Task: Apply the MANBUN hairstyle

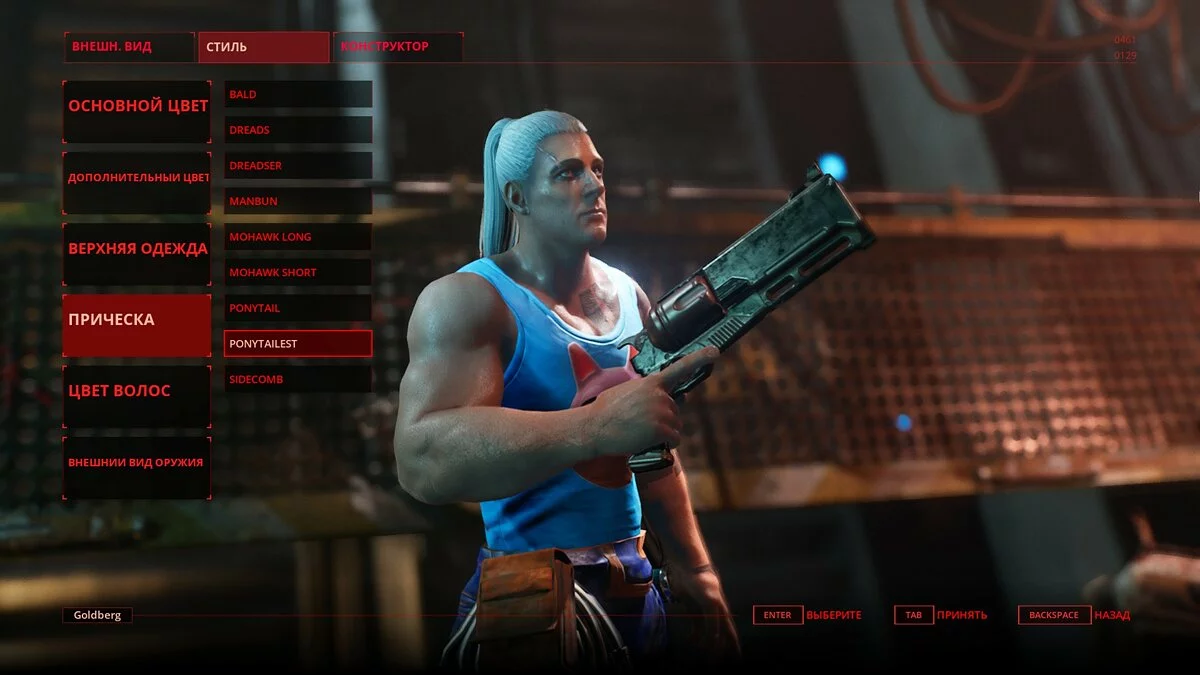Action: [298, 201]
